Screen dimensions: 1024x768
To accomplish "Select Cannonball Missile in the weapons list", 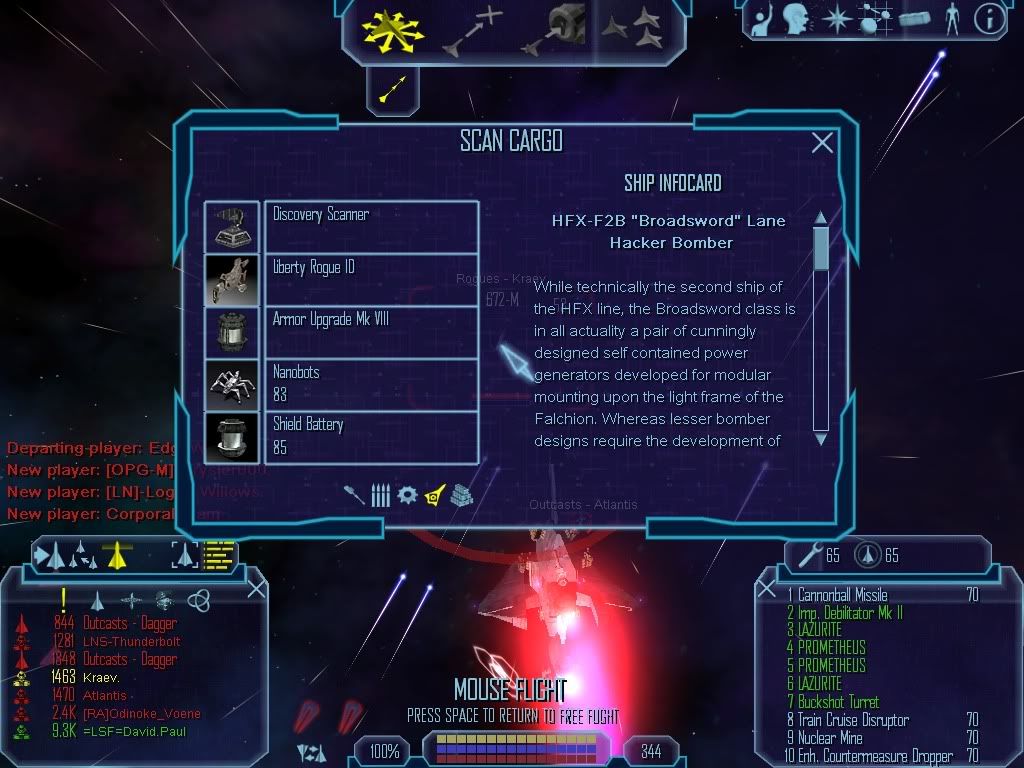I will coord(842,595).
